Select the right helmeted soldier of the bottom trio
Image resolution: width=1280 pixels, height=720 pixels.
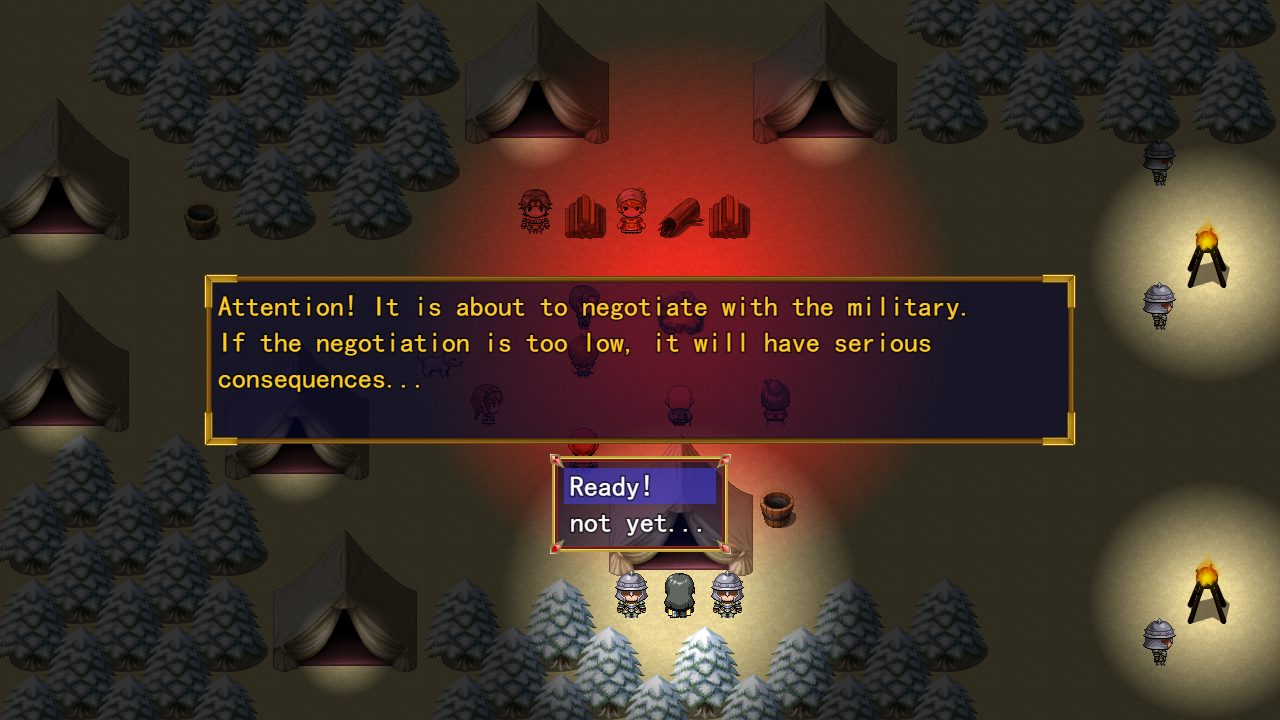pos(726,597)
